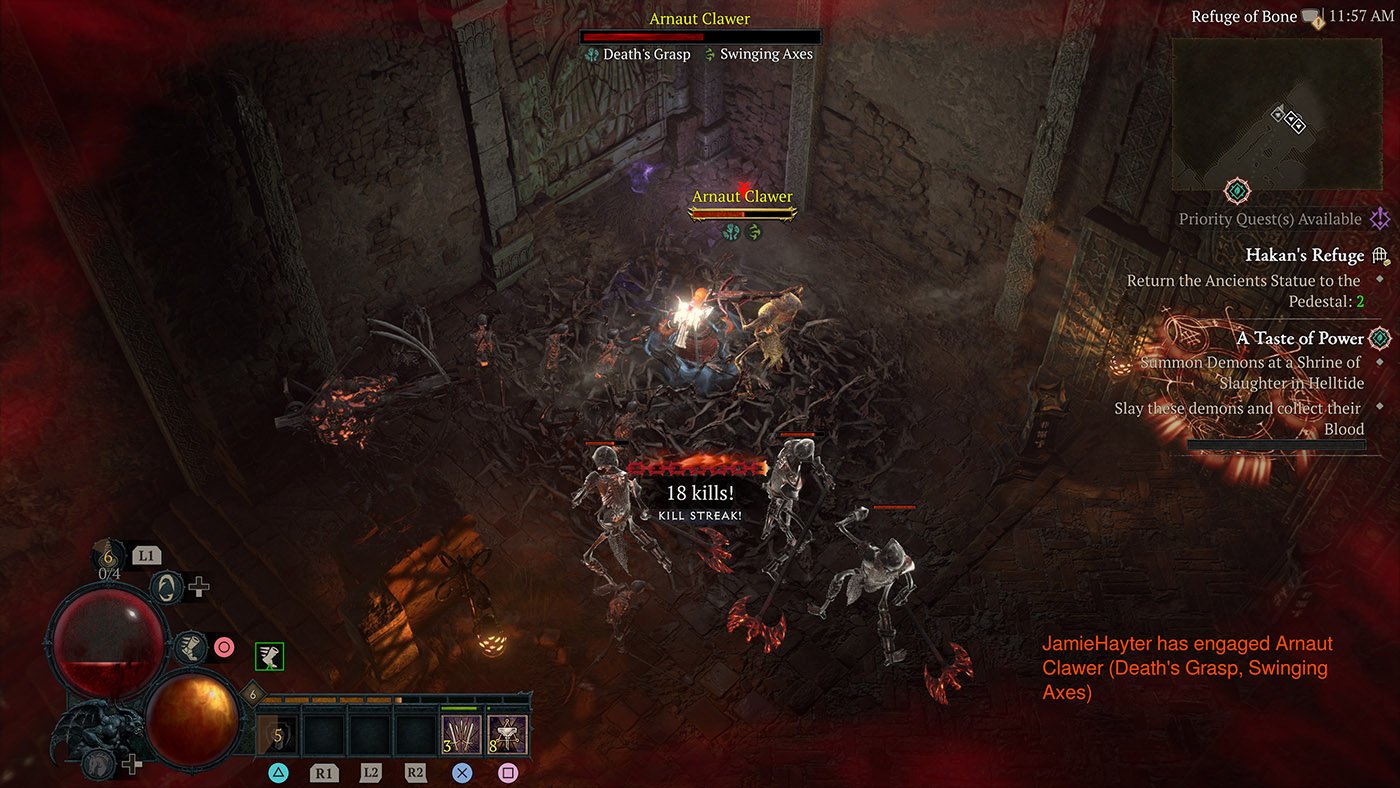This screenshot has width=1400, height=788.
Task: Click the mount horse icon
Action: pyautogui.click(x=100, y=762)
